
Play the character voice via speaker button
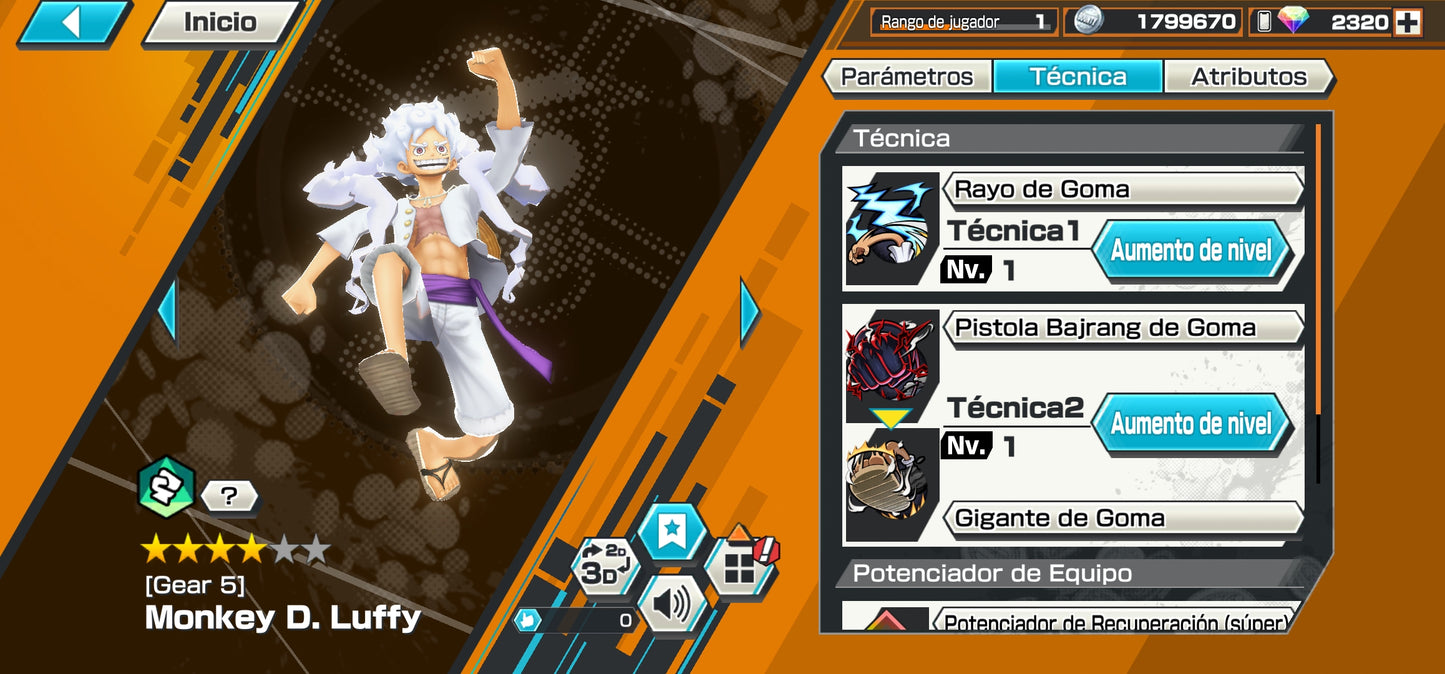[x=671, y=604]
